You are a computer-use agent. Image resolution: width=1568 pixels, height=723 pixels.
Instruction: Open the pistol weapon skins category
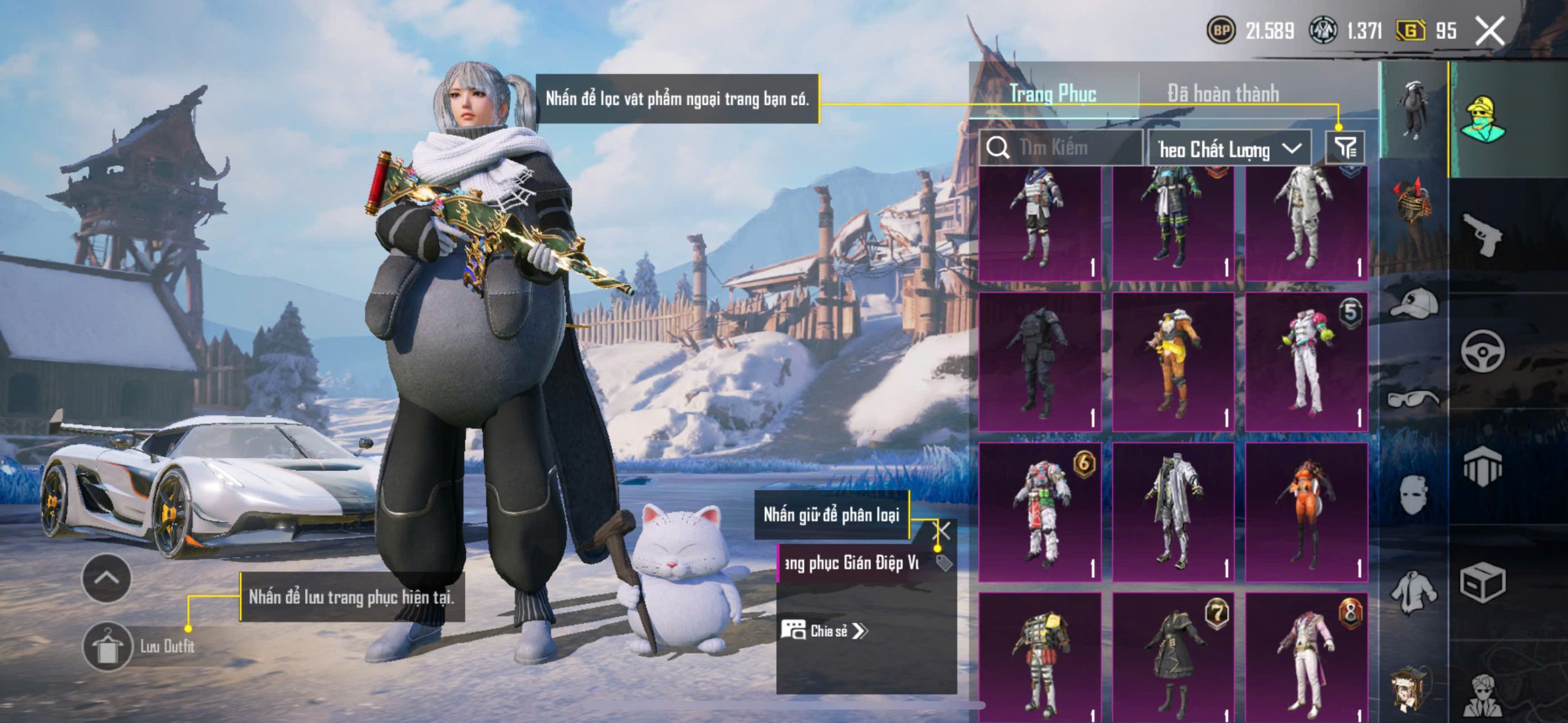pyautogui.click(x=1482, y=234)
